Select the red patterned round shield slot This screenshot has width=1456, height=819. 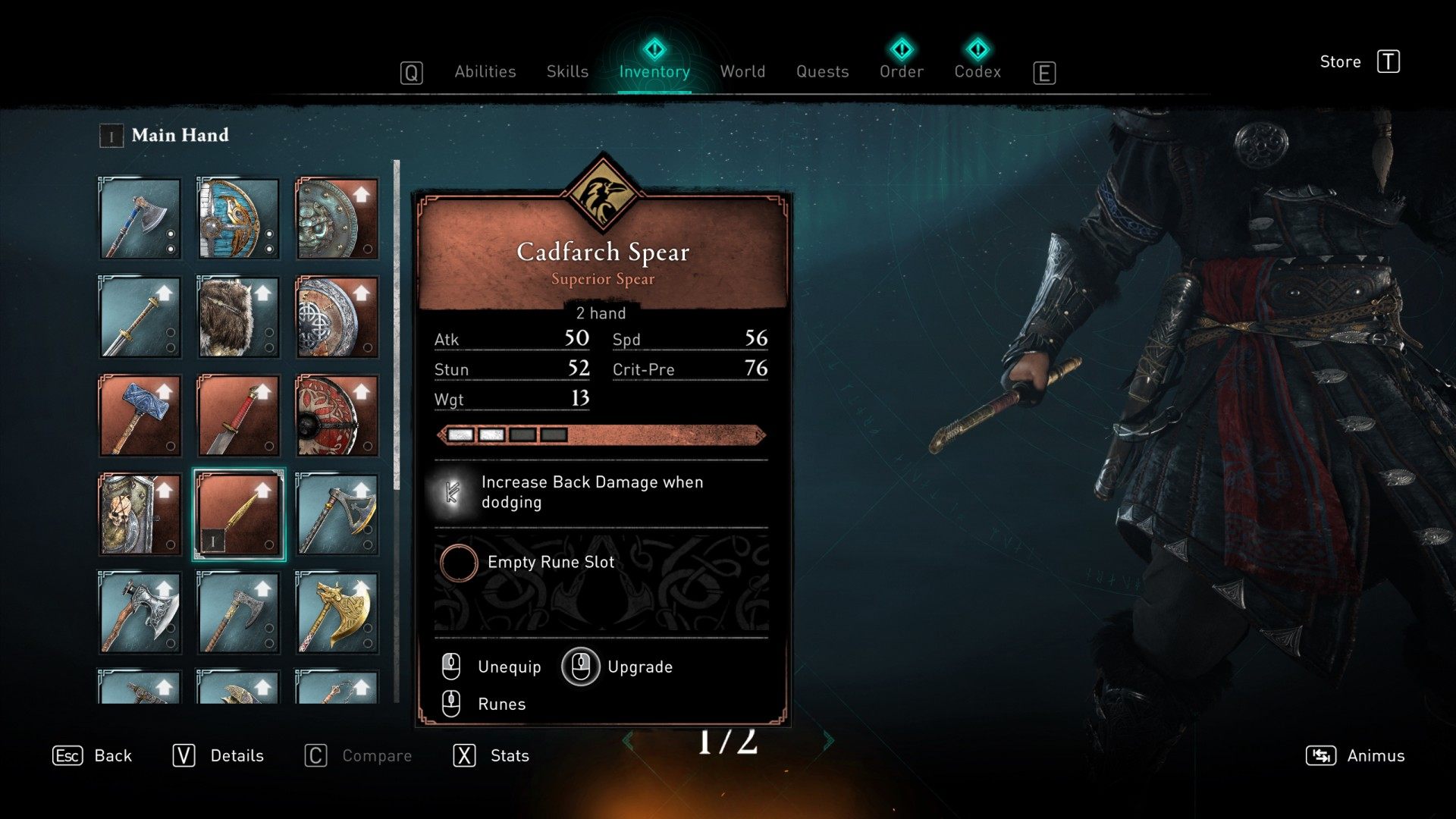pos(337,416)
